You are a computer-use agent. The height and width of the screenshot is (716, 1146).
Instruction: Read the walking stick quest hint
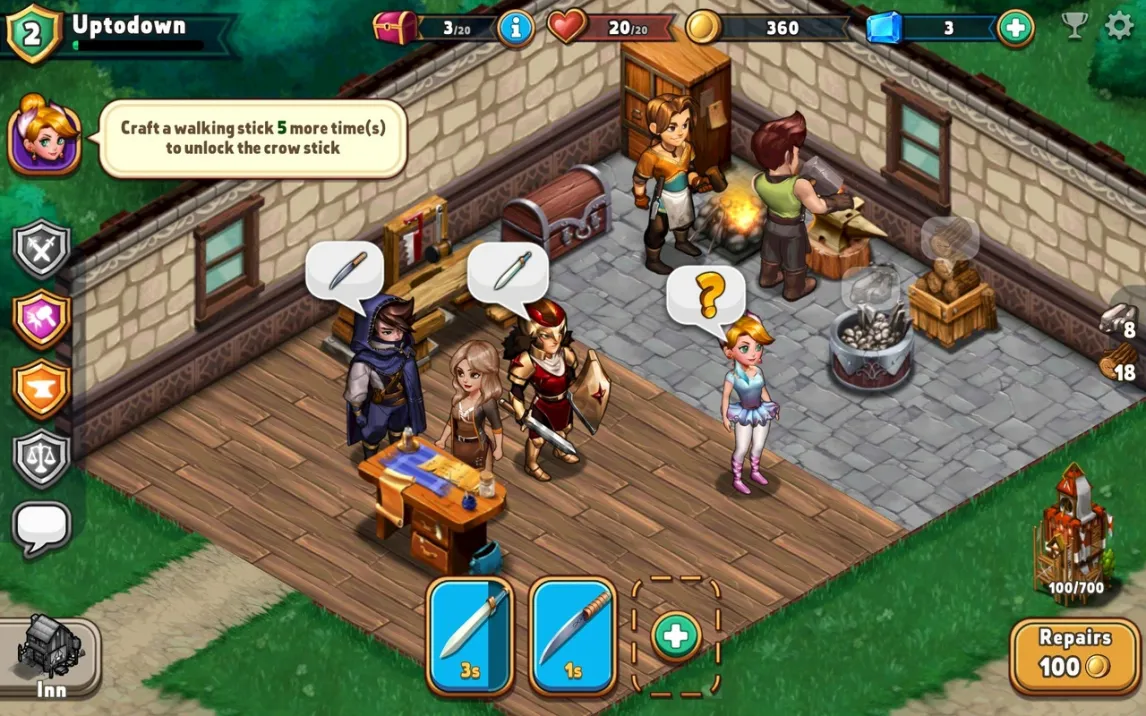point(252,138)
